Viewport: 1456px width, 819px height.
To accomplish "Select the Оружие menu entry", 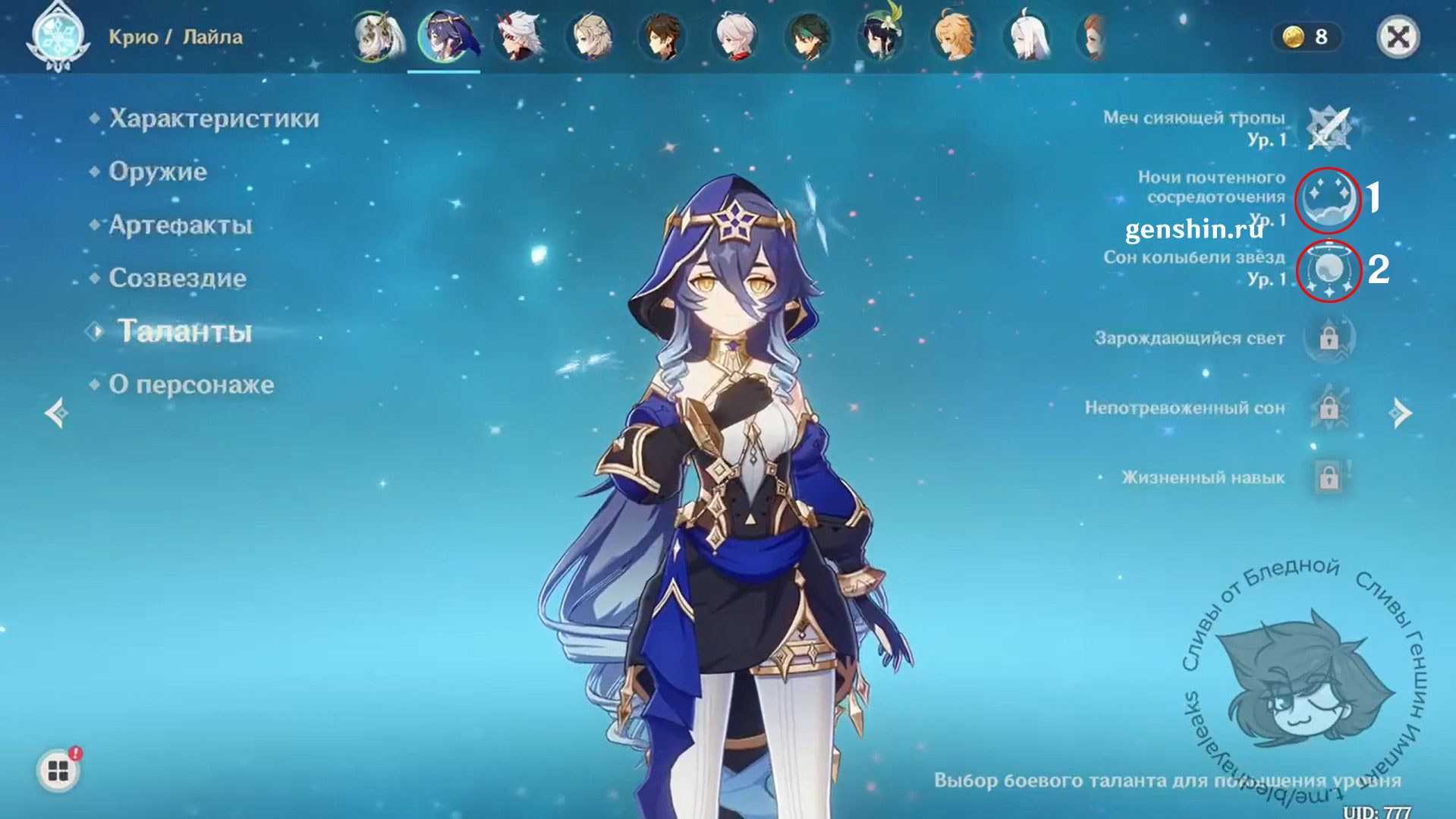I will (158, 172).
